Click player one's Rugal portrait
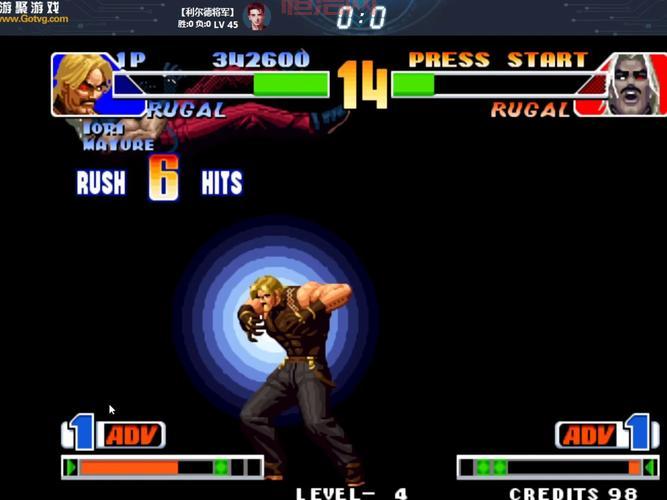Viewport: 667px width, 500px height. click(x=83, y=85)
